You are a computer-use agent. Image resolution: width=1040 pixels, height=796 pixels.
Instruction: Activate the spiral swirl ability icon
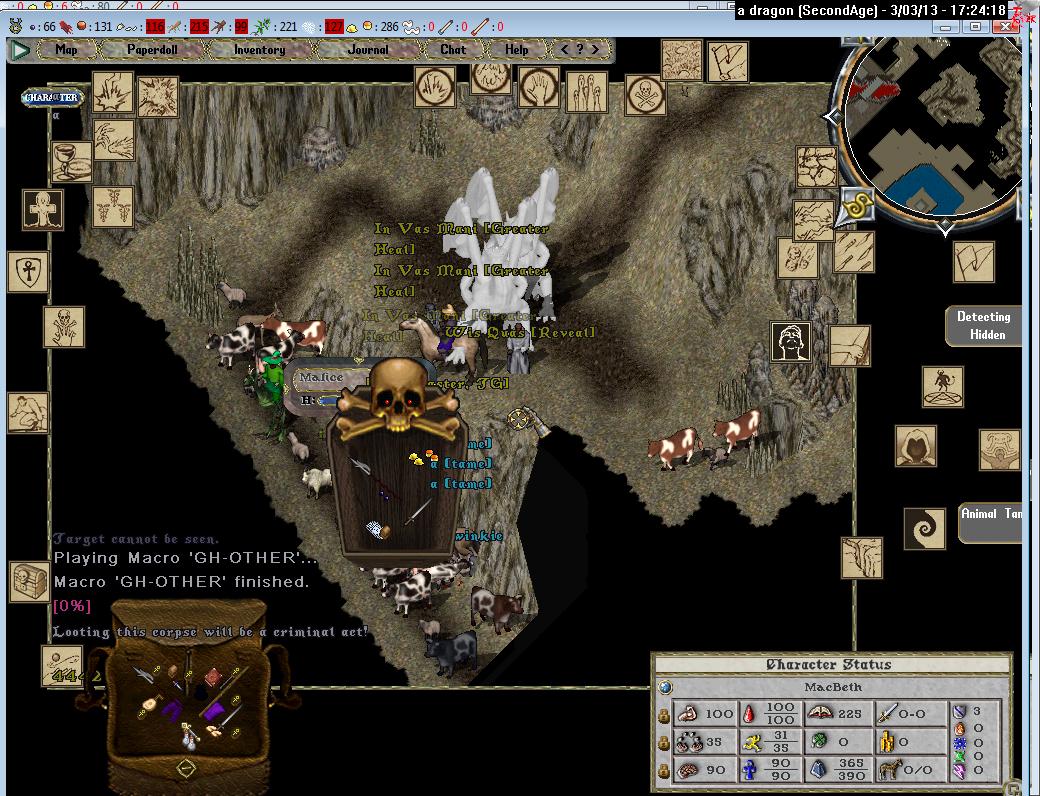924,529
